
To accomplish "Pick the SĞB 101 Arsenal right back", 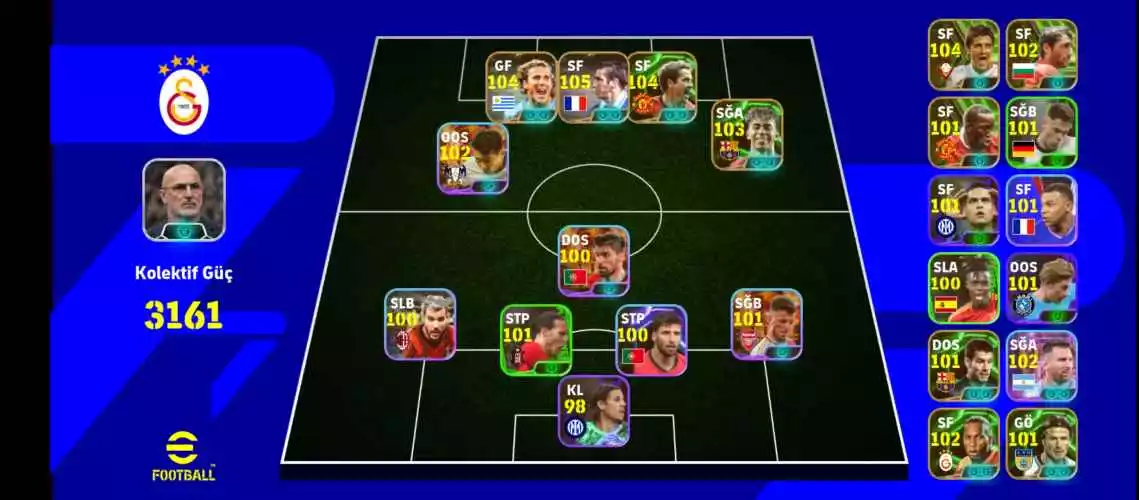I will (766, 324).
